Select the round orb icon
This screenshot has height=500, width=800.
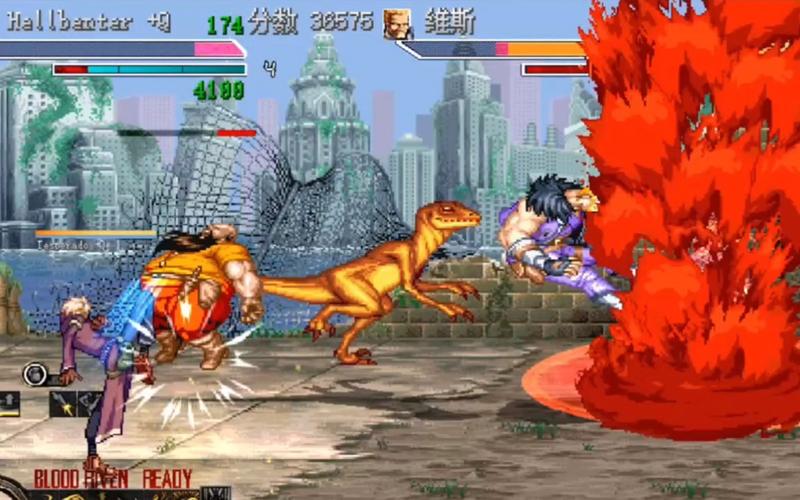click(34, 374)
